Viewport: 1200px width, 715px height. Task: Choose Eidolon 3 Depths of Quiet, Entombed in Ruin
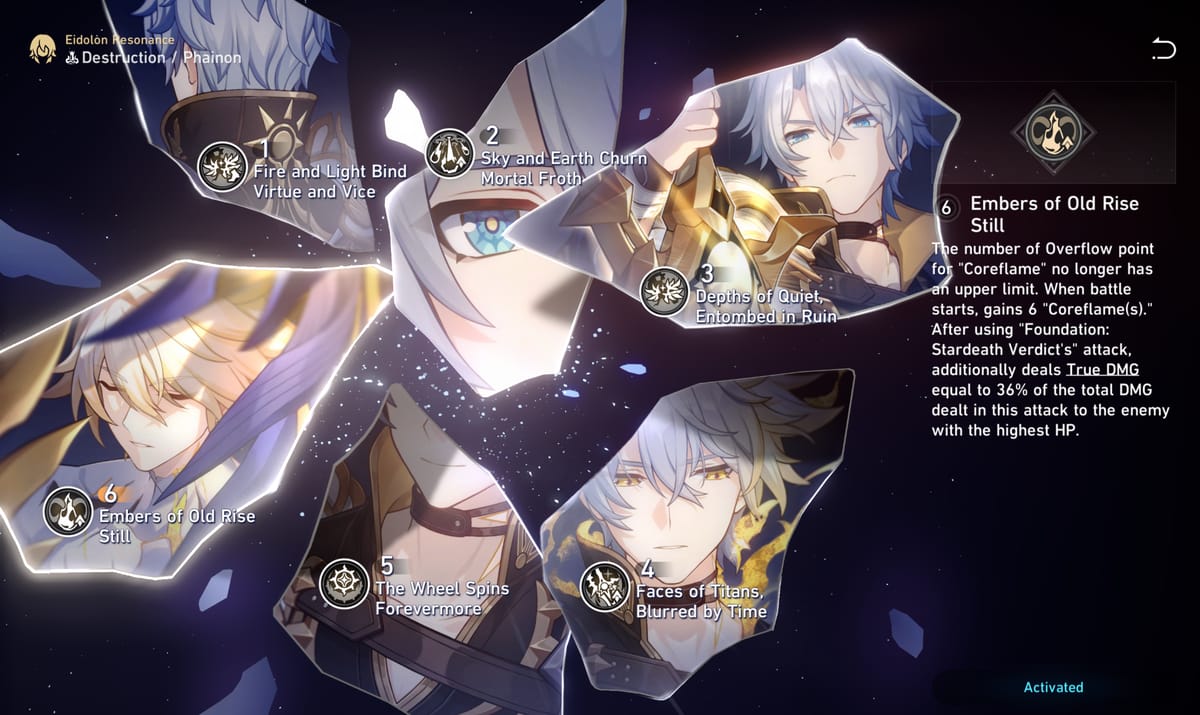tap(664, 292)
